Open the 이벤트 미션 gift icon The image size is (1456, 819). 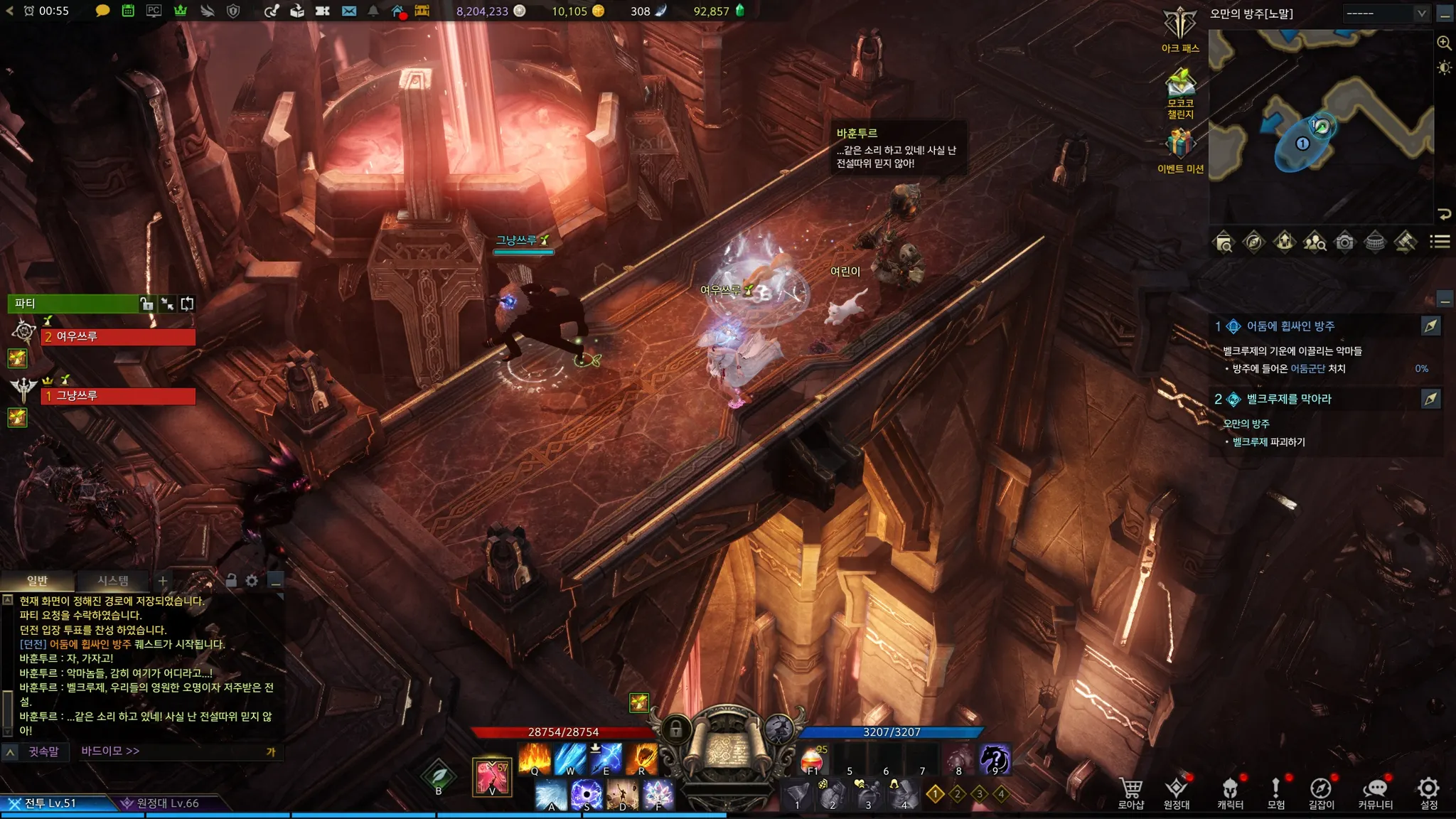click(1180, 149)
